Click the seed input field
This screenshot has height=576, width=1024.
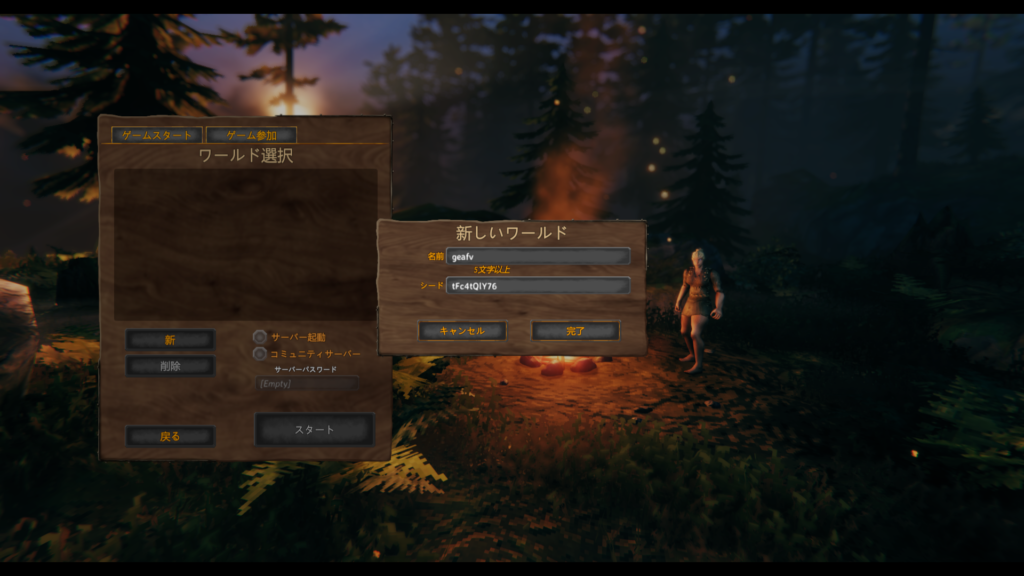pyautogui.click(x=538, y=286)
